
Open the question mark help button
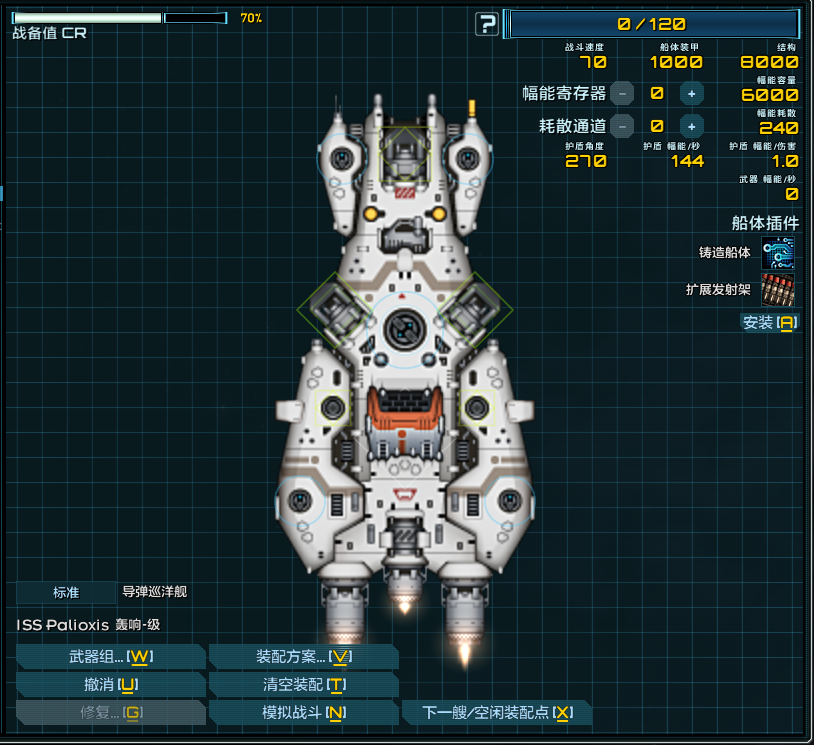click(487, 24)
